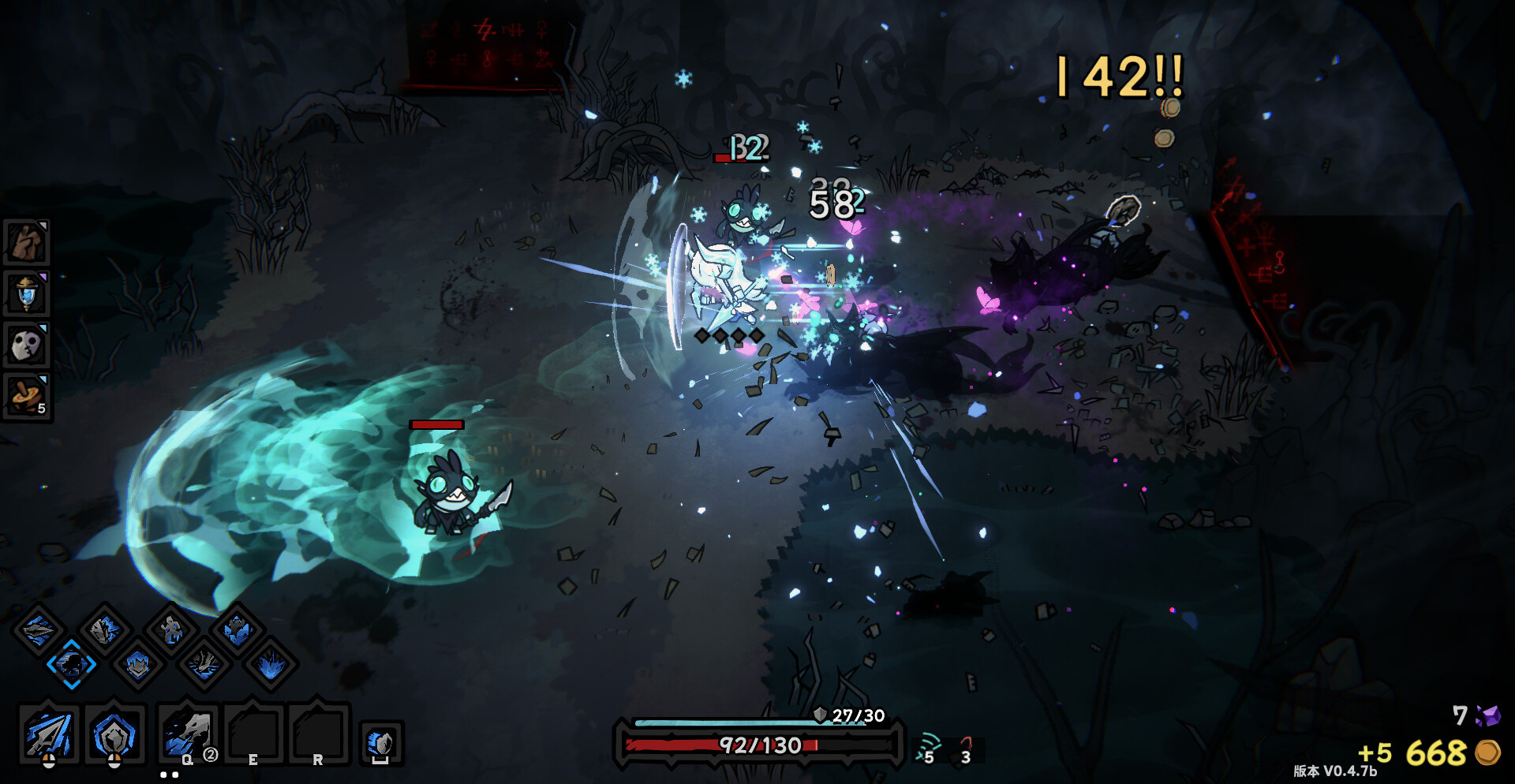Select the blue flame burst passive icon
Image resolution: width=1515 pixels, height=784 pixels.
[271, 664]
